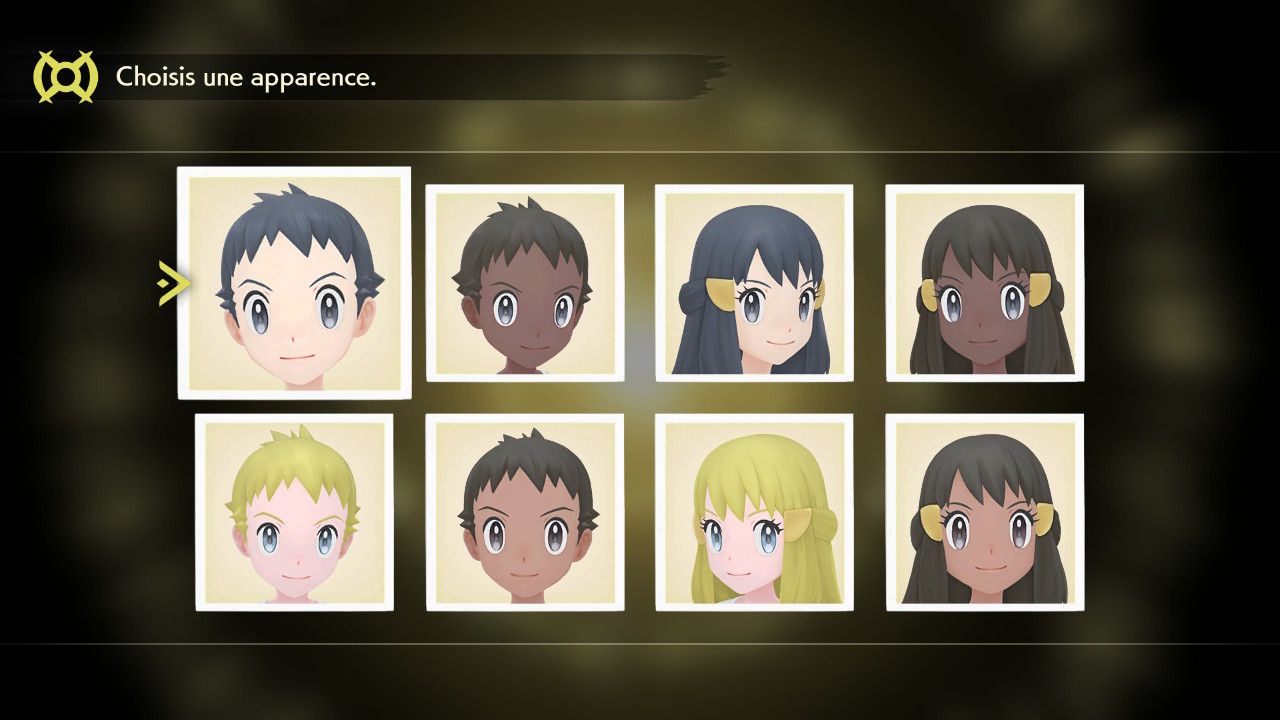Pick the tan-skinned boy with black hair
Image resolution: width=1280 pixels, height=720 pixels.
click(525, 512)
